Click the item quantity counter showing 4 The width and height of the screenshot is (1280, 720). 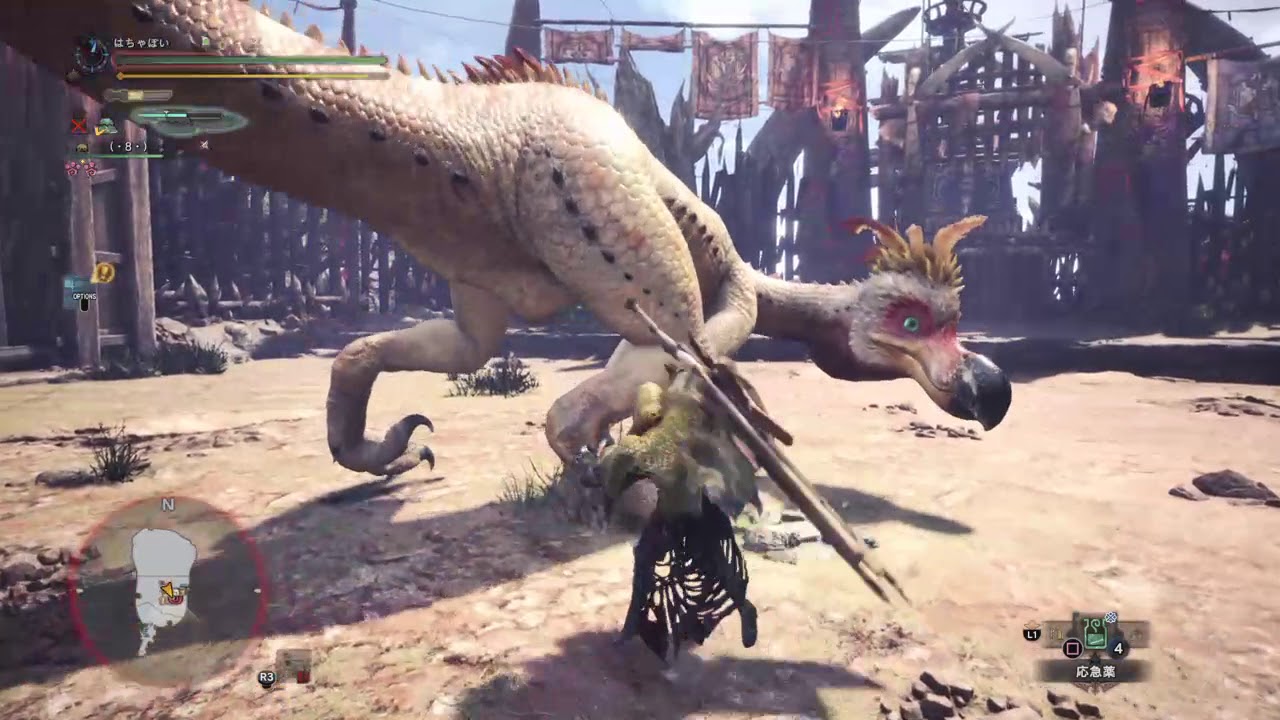(1118, 647)
